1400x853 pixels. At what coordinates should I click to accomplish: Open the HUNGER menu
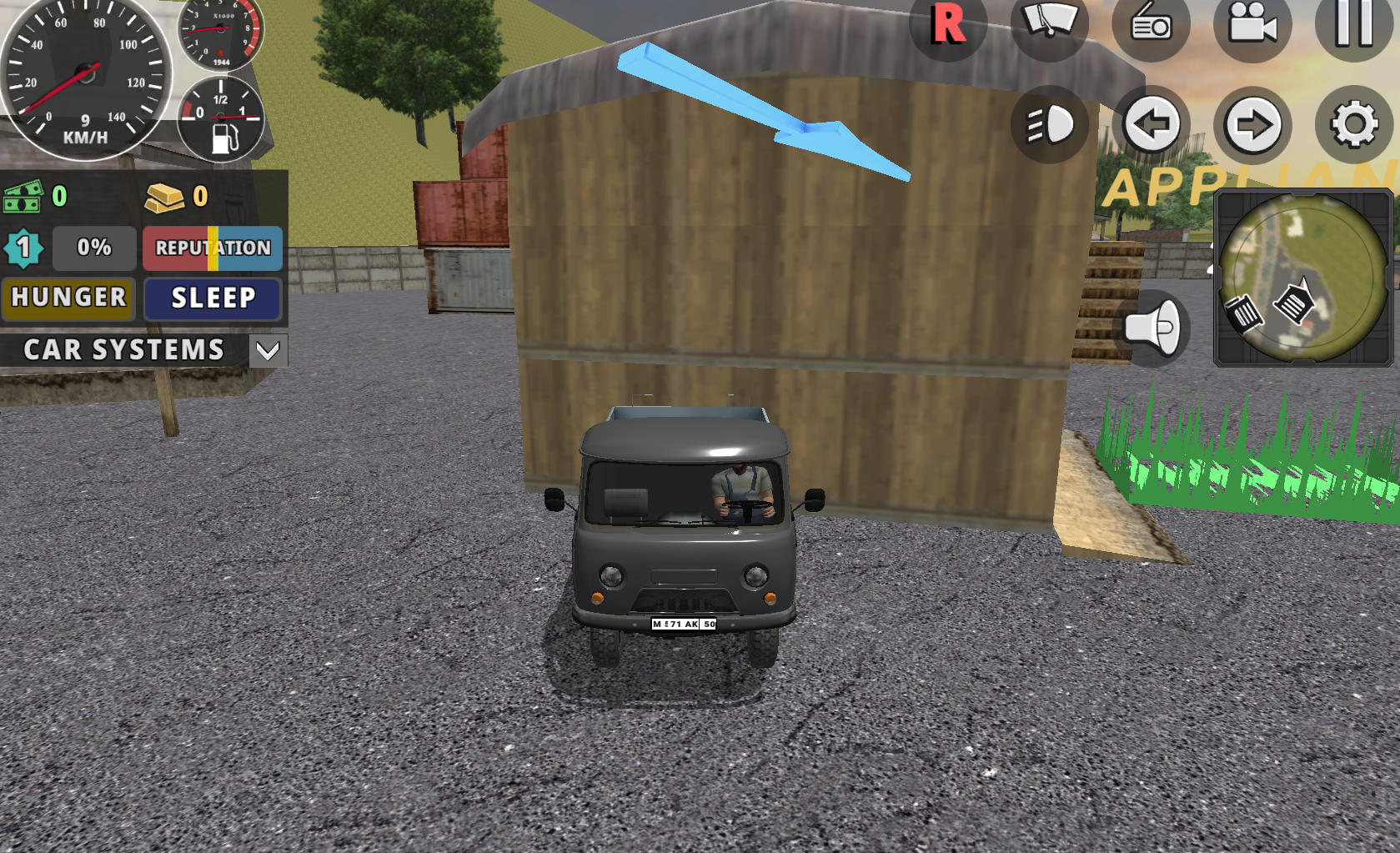pyautogui.click(x=68, y=299)
